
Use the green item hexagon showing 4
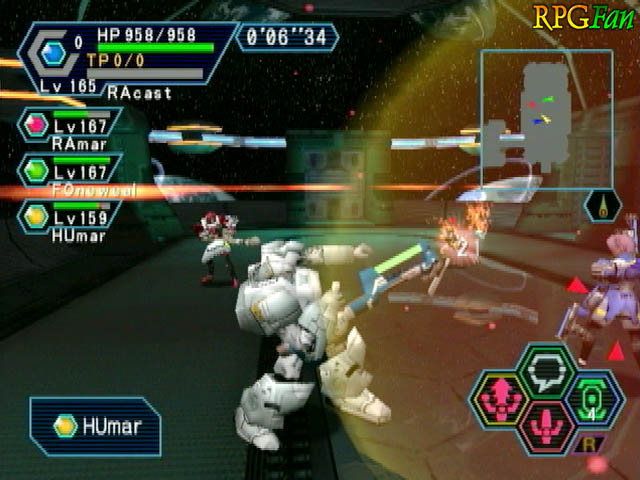pyautogui.click(x=589, y=400)
